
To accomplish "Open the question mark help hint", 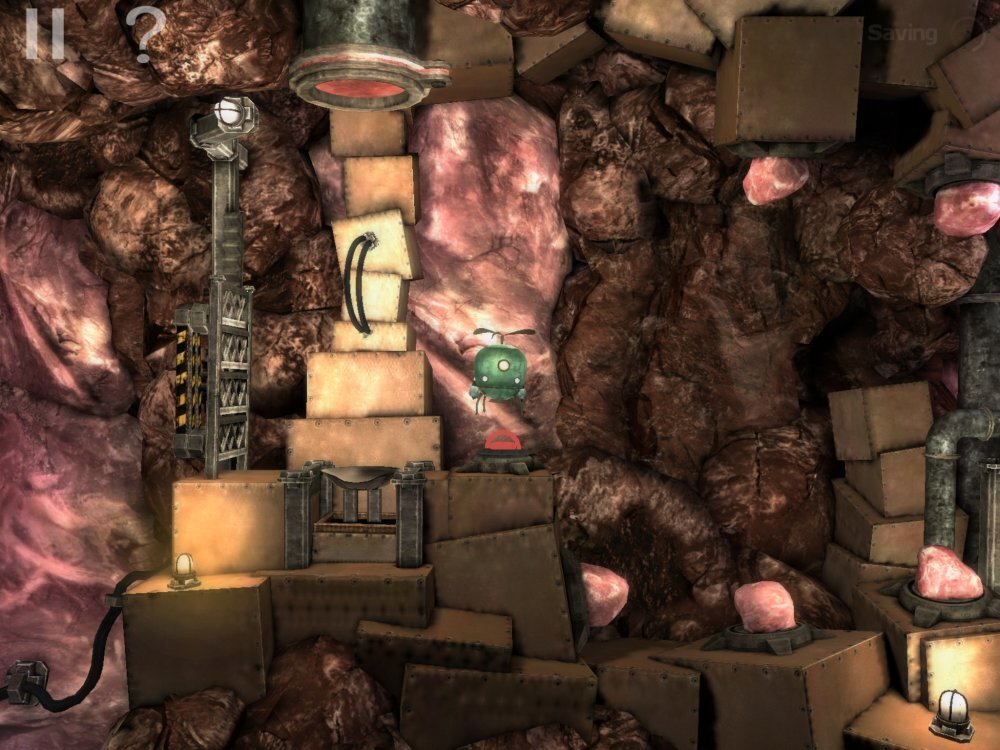I will [x=145, y=34].
